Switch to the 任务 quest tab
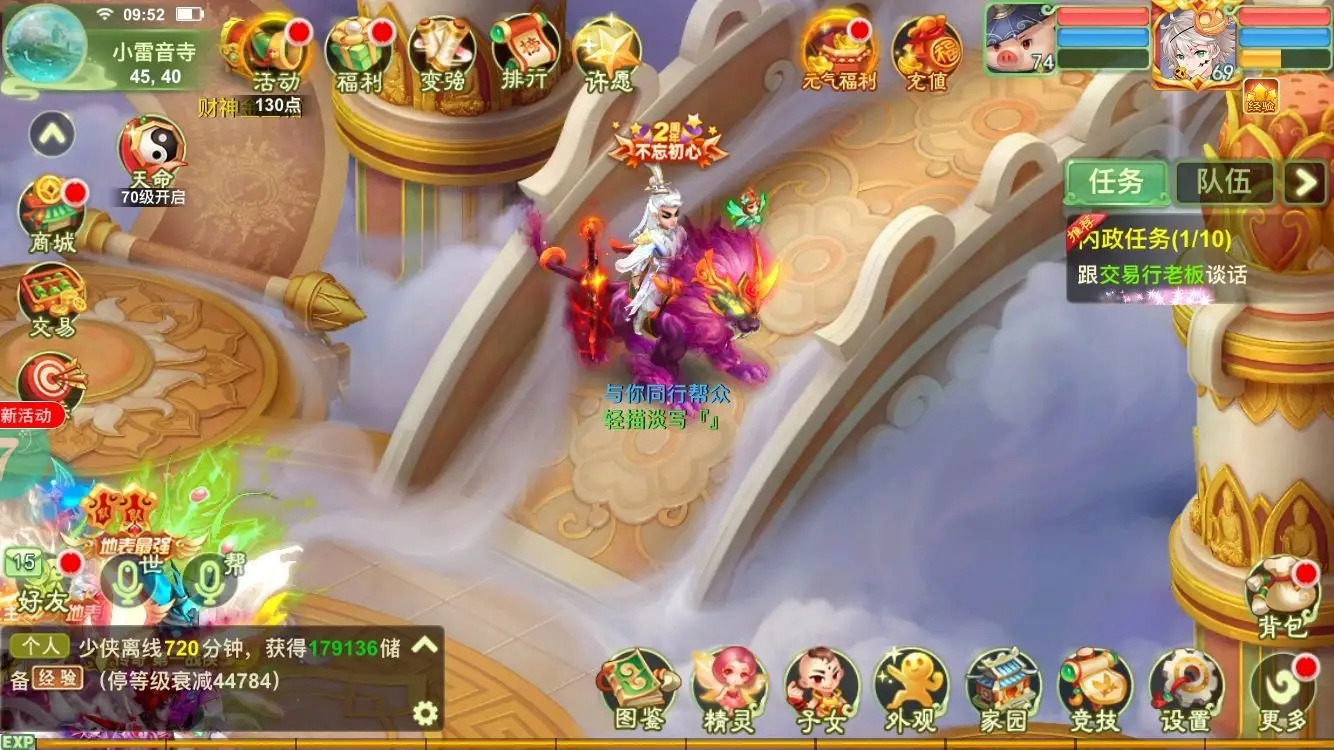 [1115, 182]
